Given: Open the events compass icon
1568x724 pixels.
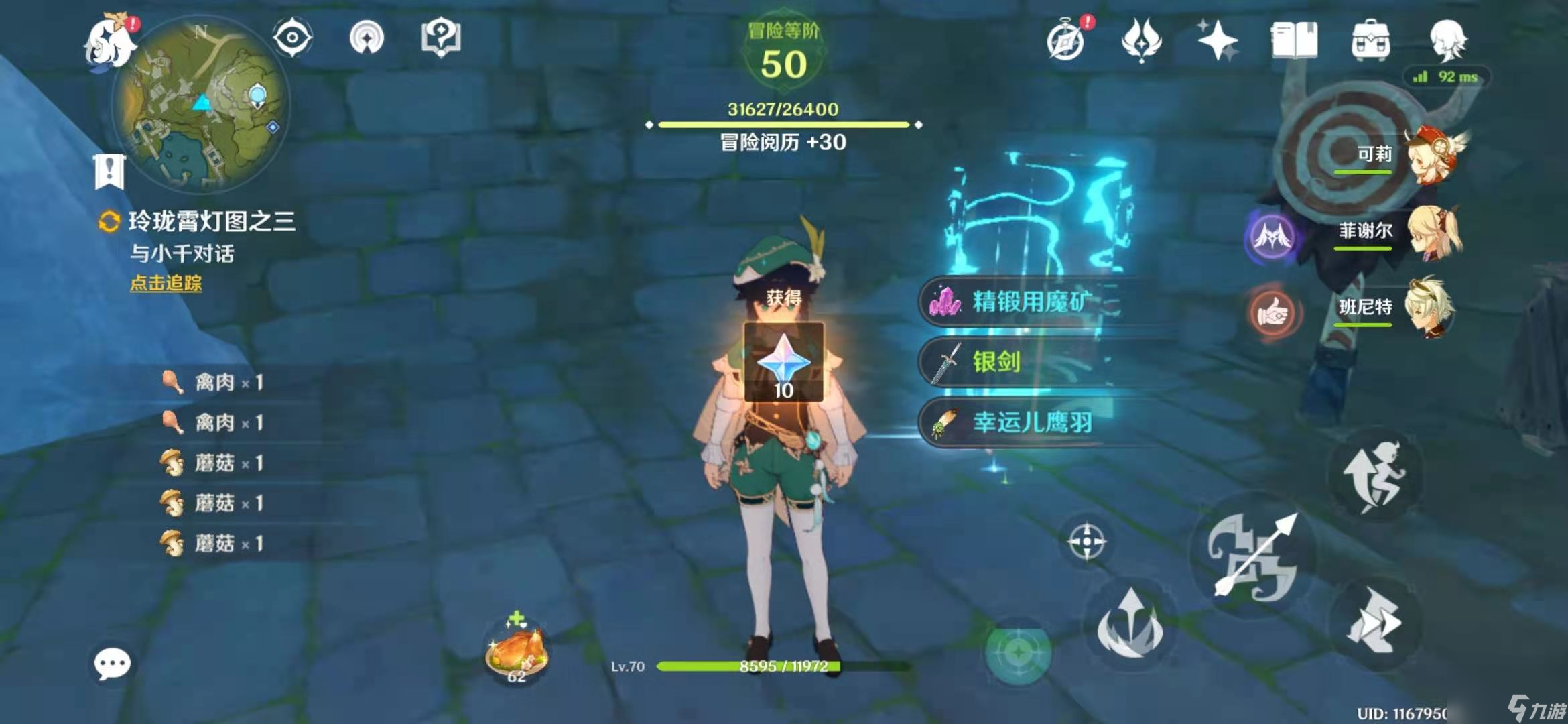Looking at the screenshot, I should tap(1065, 40).
